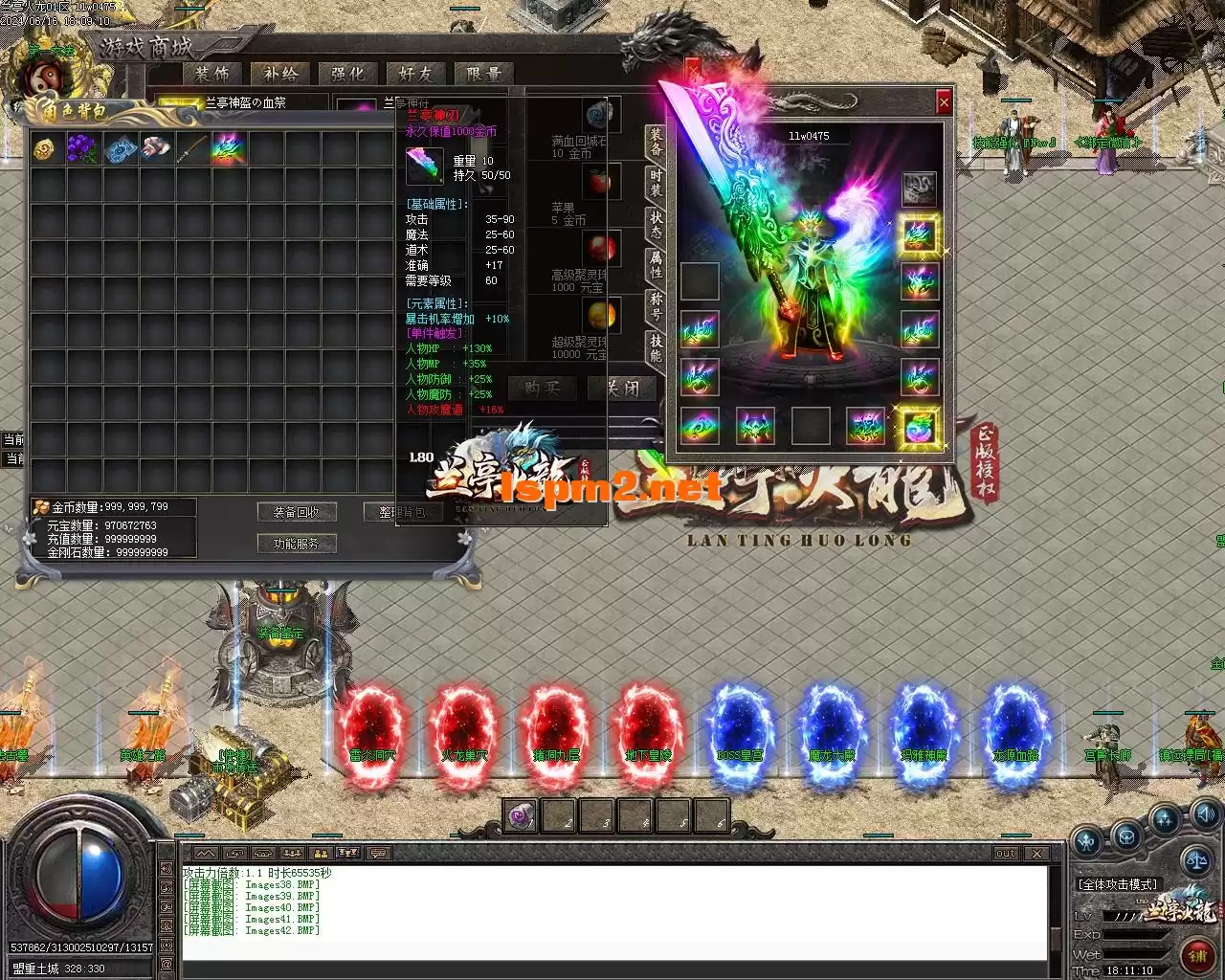Open the 补给 shop category
This screenshot has height=980, width=1225.
[280, 74]
